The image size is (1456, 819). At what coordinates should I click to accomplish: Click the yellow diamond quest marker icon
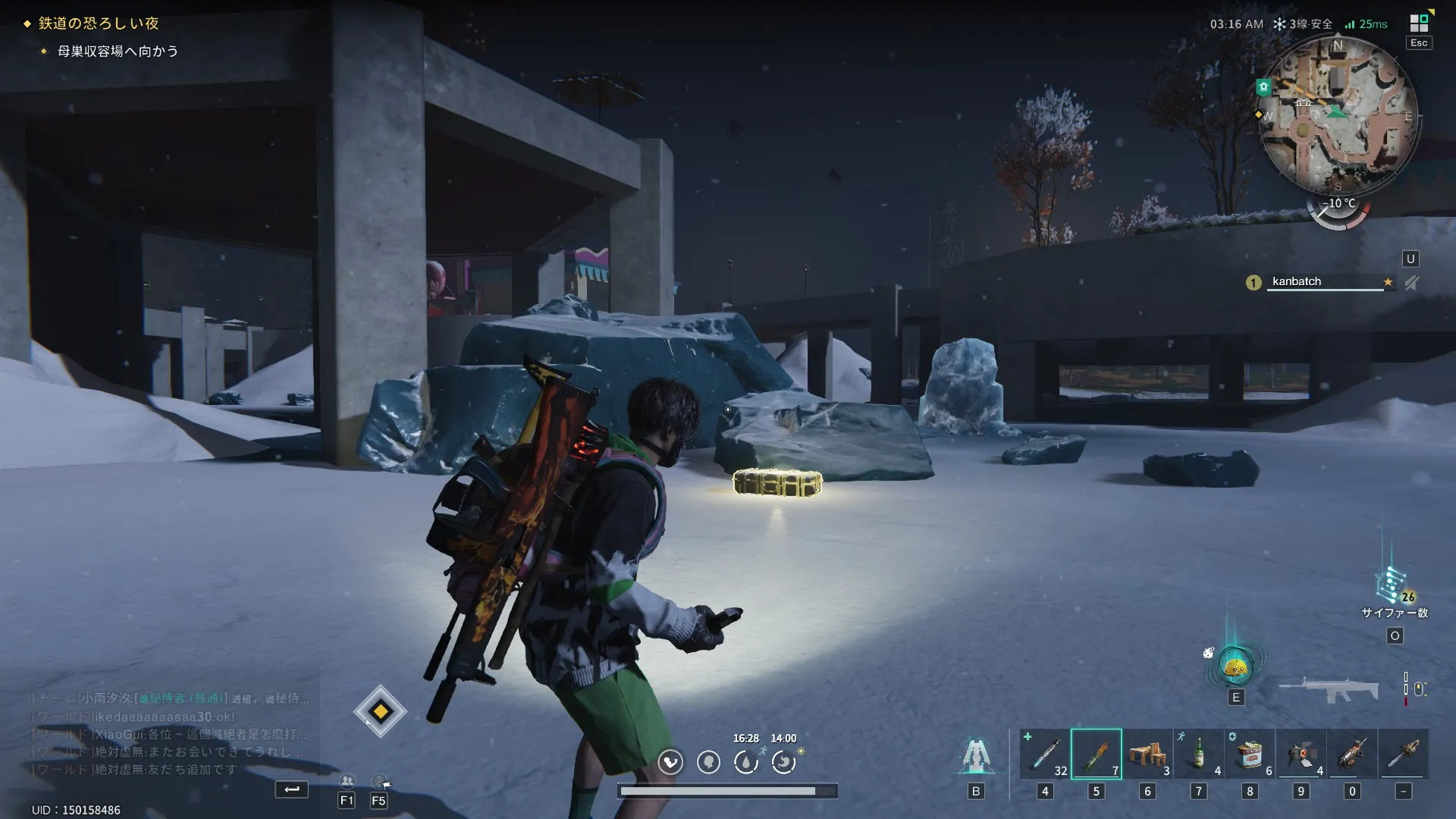pos(381,711)
